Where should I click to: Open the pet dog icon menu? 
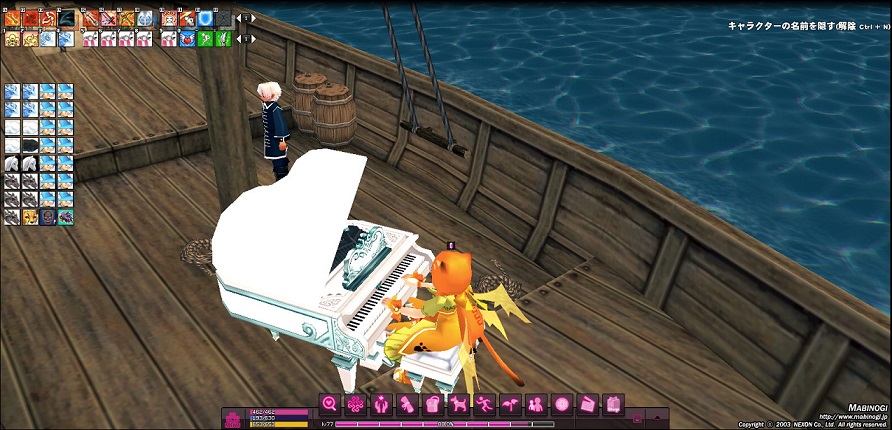click(458, 404)
